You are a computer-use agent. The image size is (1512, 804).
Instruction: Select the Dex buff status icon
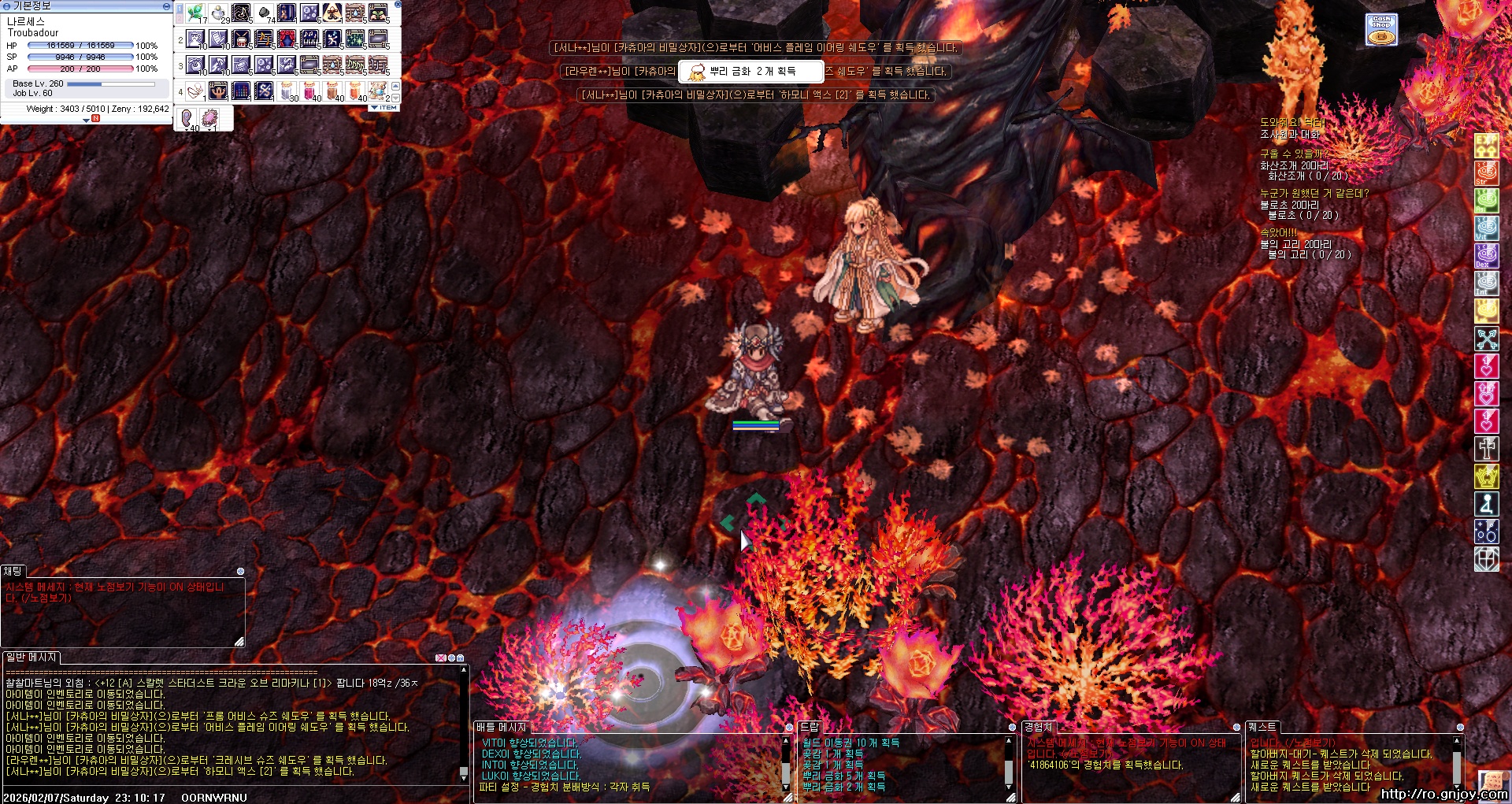[1486, 255]
